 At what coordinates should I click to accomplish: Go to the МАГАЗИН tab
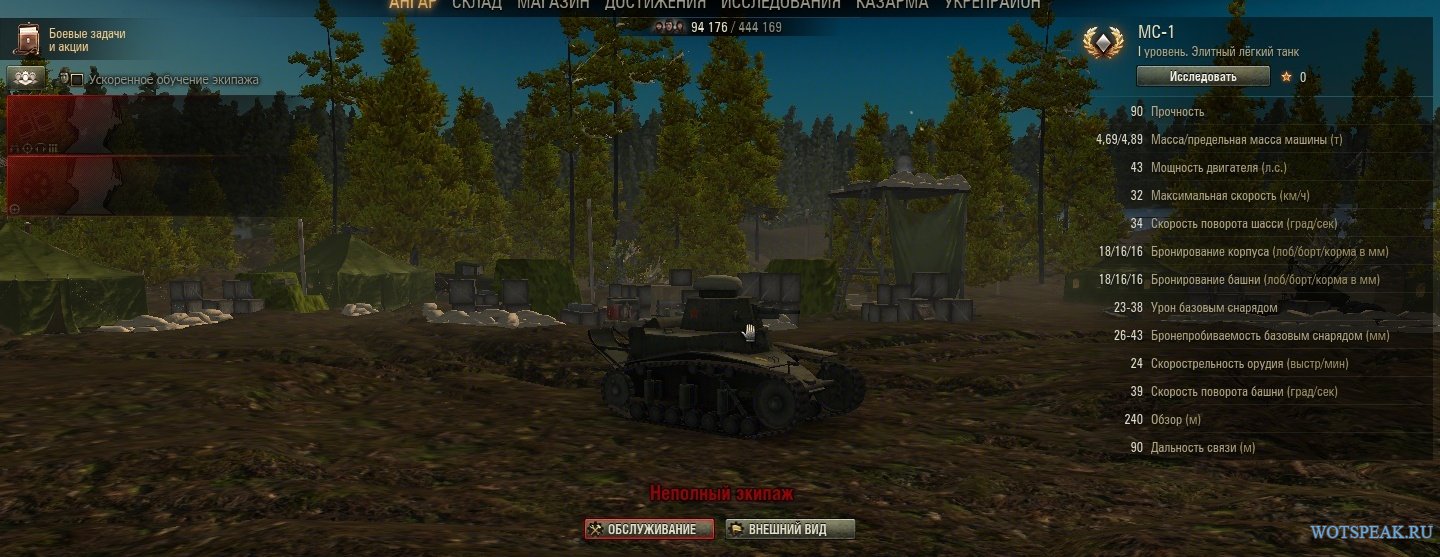pos(553,4)
